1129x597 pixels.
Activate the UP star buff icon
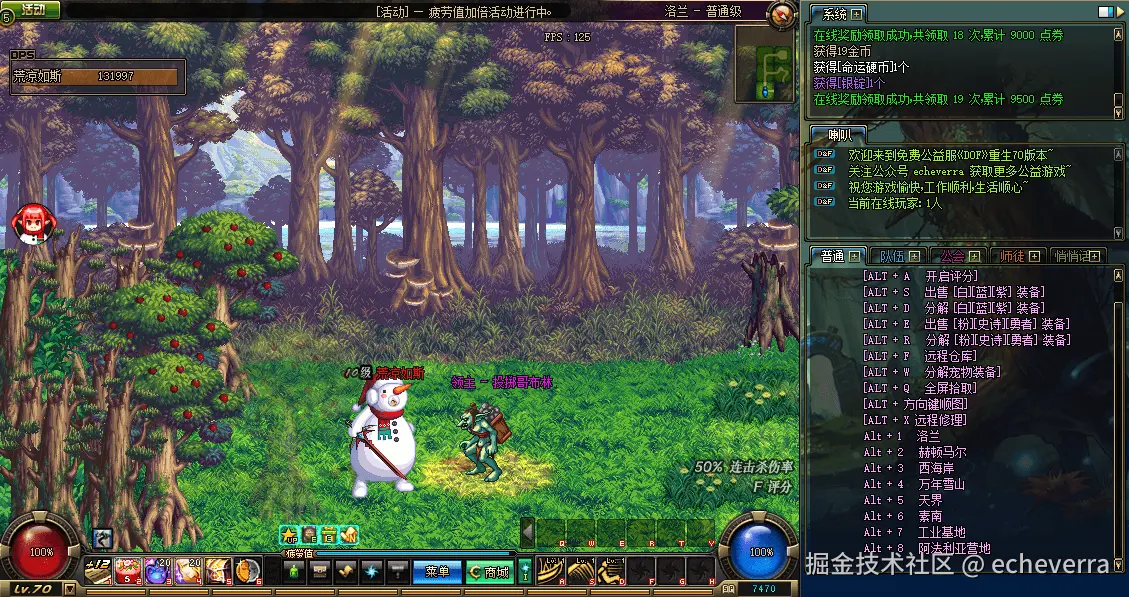(289, 535)
